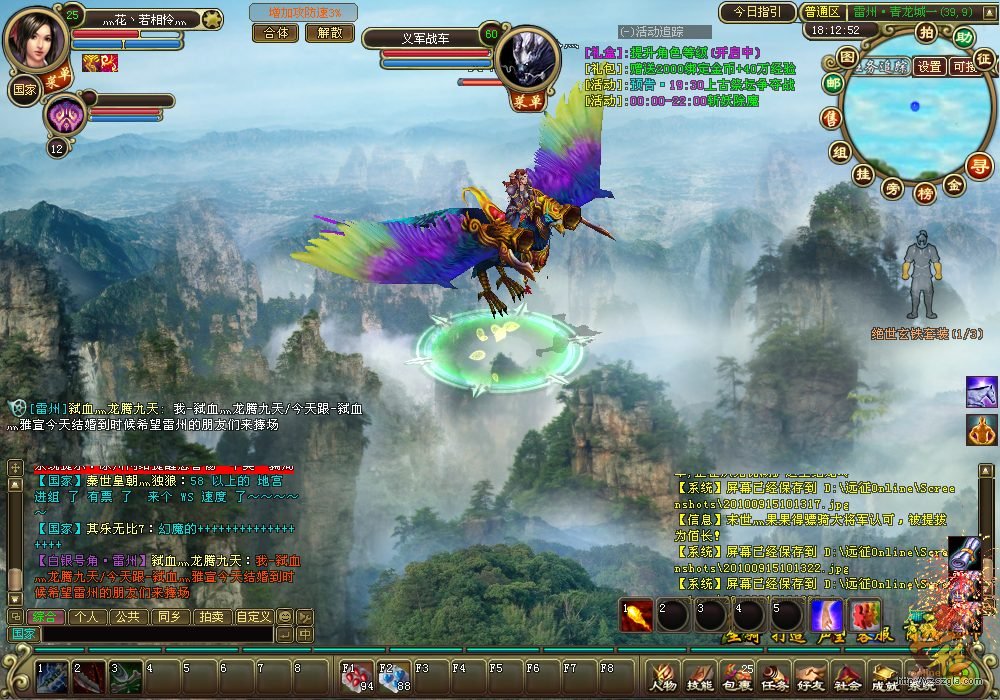Viewport: 1000px width, 700px height.
Task: Click the red 寻 pathfinding button
Action: pos(981,165)
